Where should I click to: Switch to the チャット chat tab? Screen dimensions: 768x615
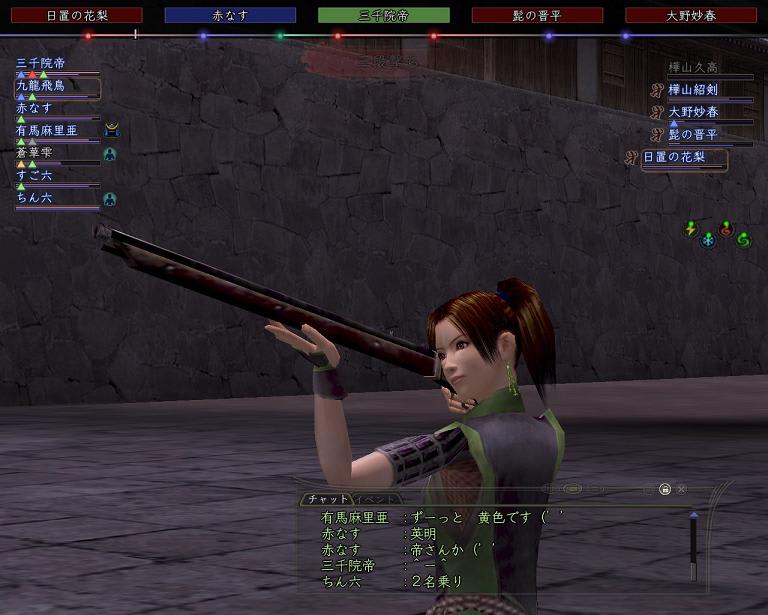click(x=327, y=498)
